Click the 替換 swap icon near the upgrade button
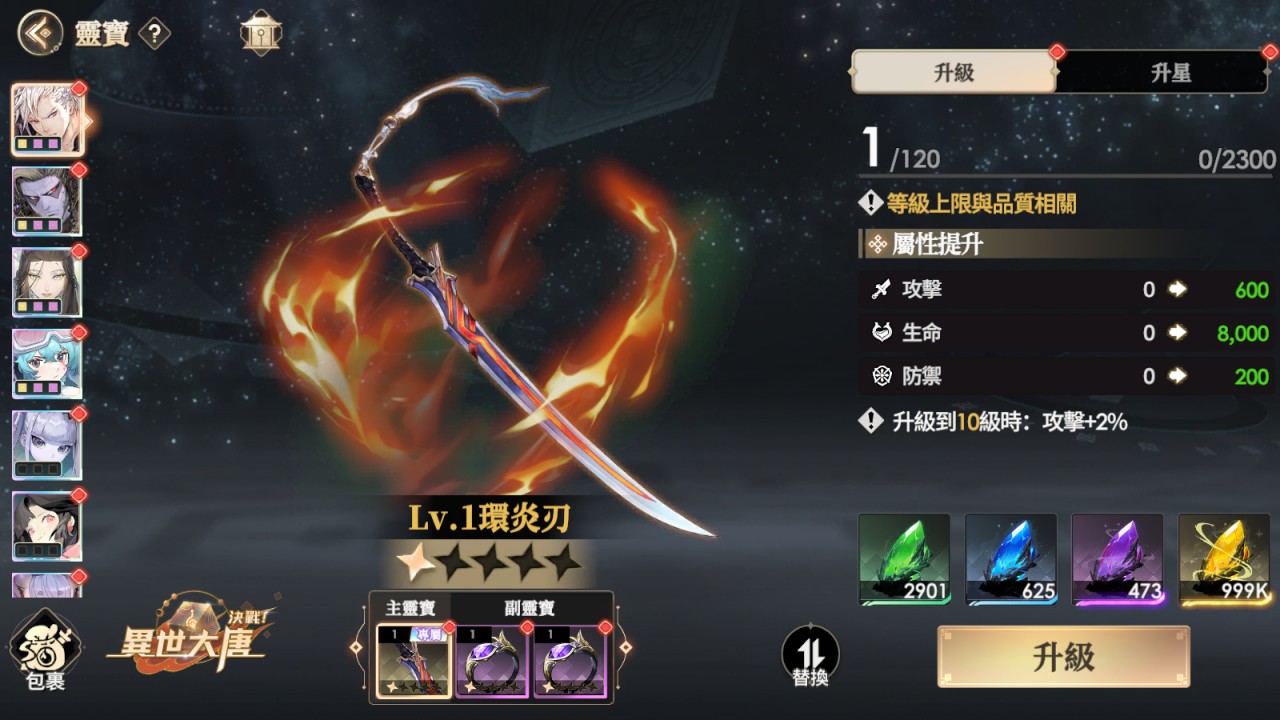1280x720 pixels. (812, 654)
